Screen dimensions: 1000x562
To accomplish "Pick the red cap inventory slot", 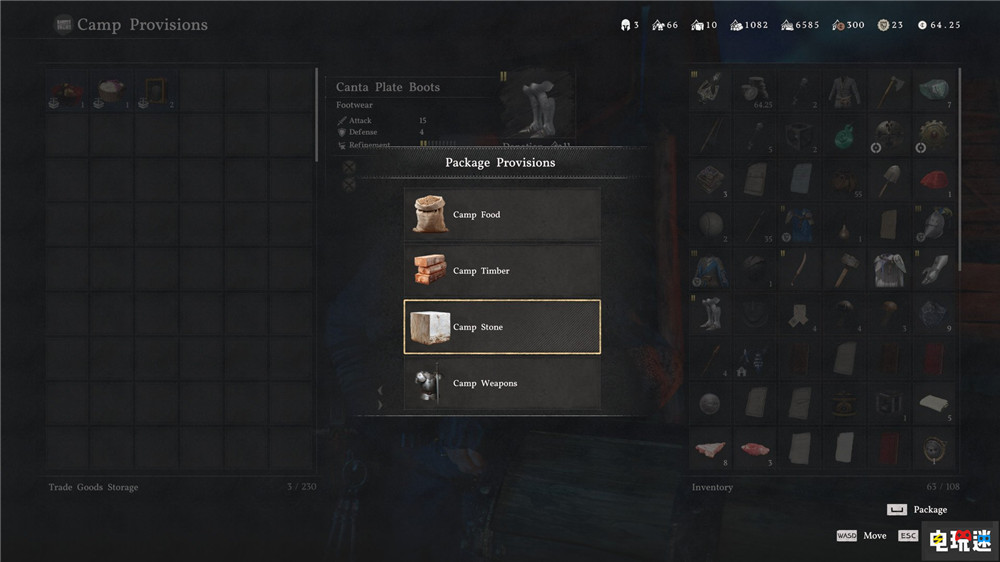I will [x=933, y=179].
